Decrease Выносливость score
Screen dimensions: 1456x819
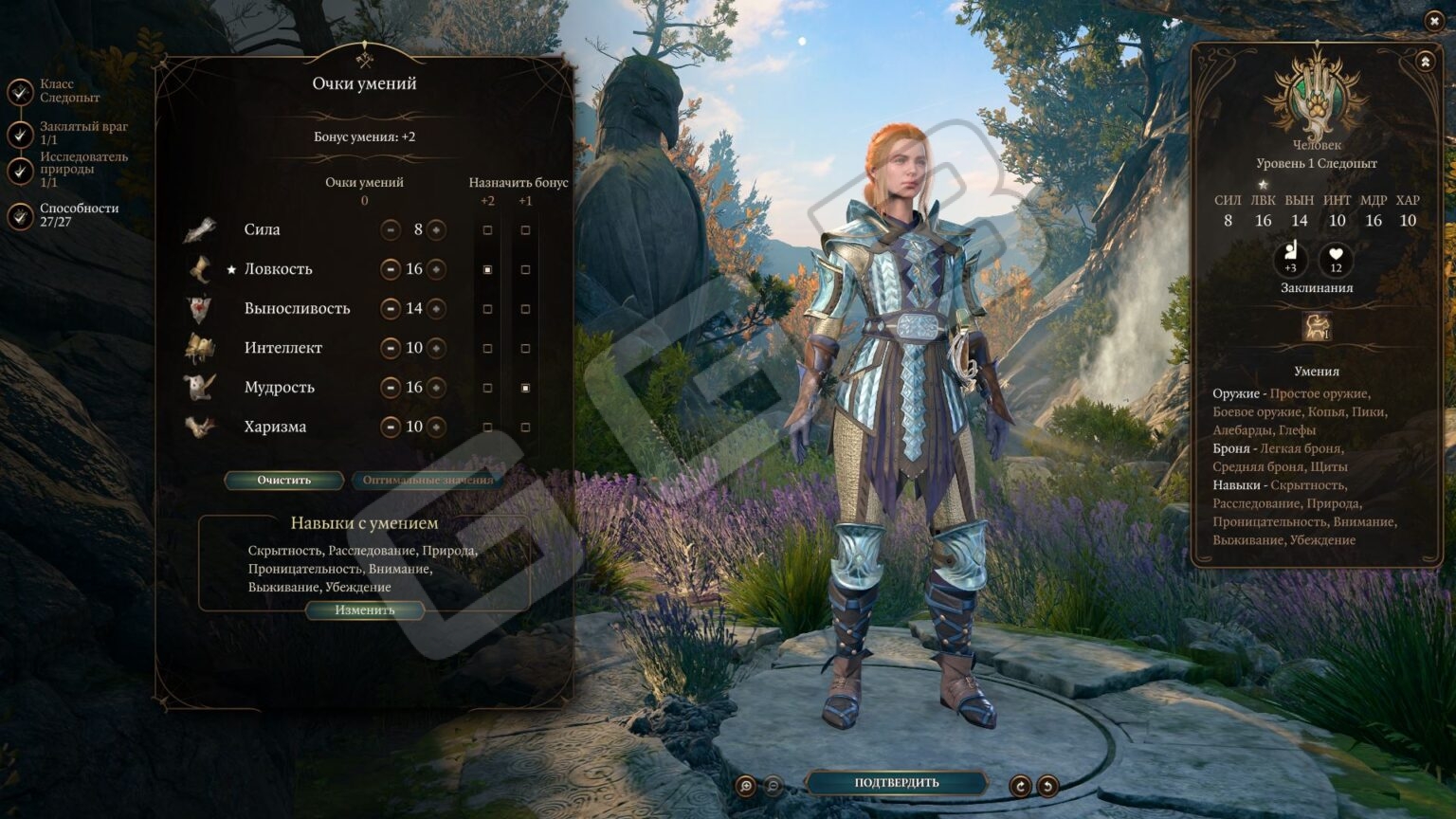tap(391, 309)
